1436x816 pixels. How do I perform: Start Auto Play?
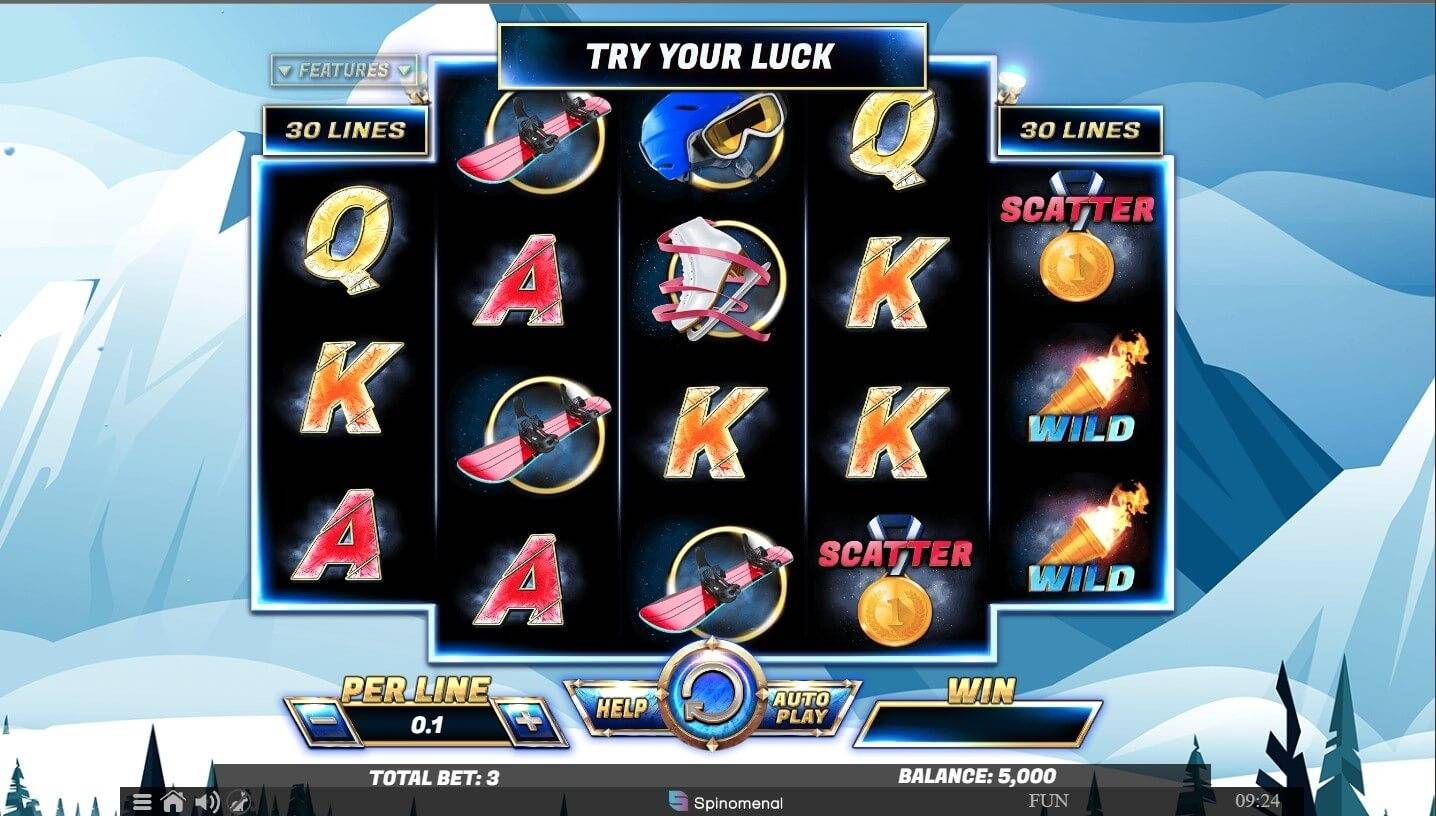tap(801, 708)
